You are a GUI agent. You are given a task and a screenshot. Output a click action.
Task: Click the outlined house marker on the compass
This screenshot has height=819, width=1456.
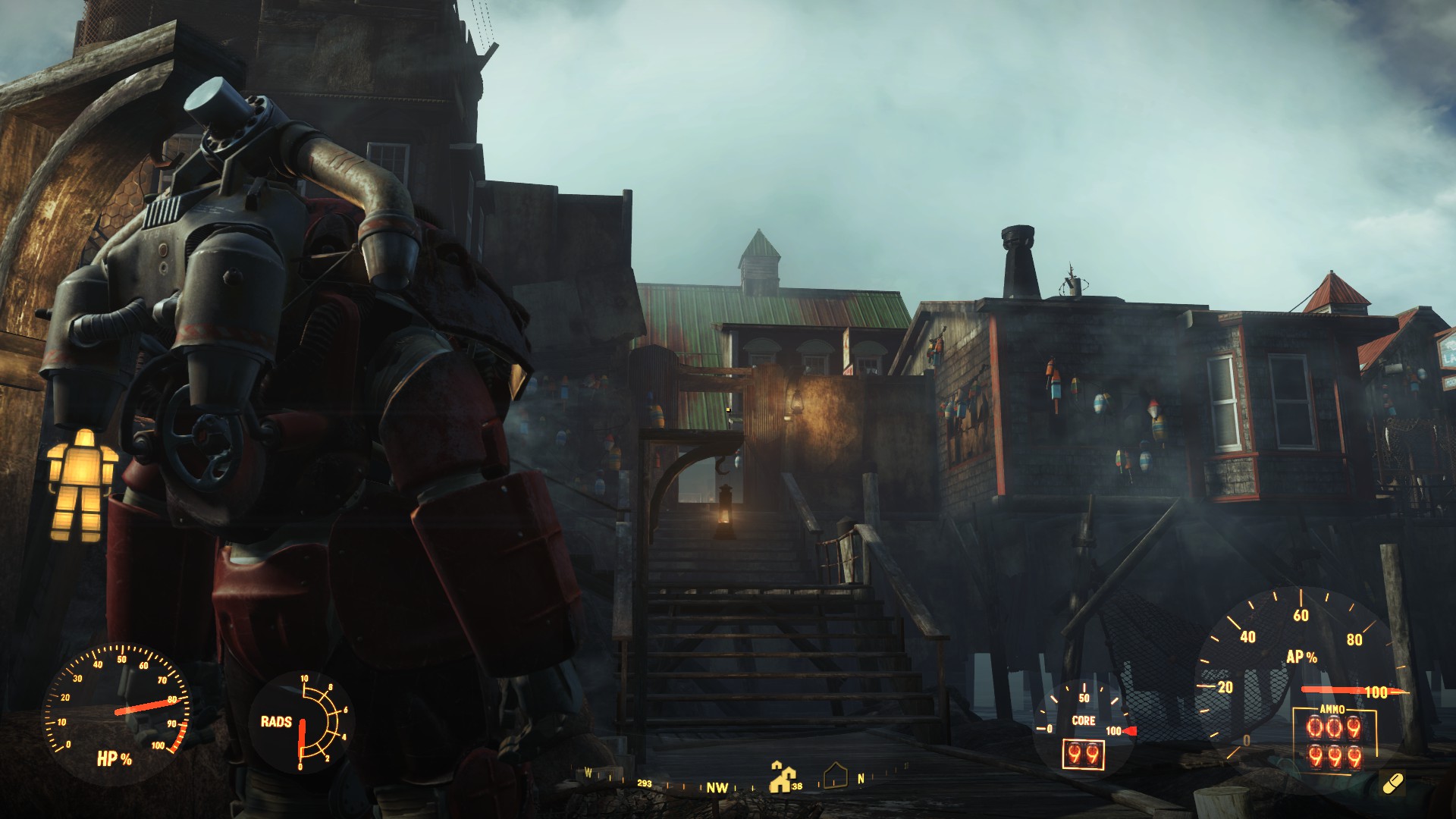point(834,775)
